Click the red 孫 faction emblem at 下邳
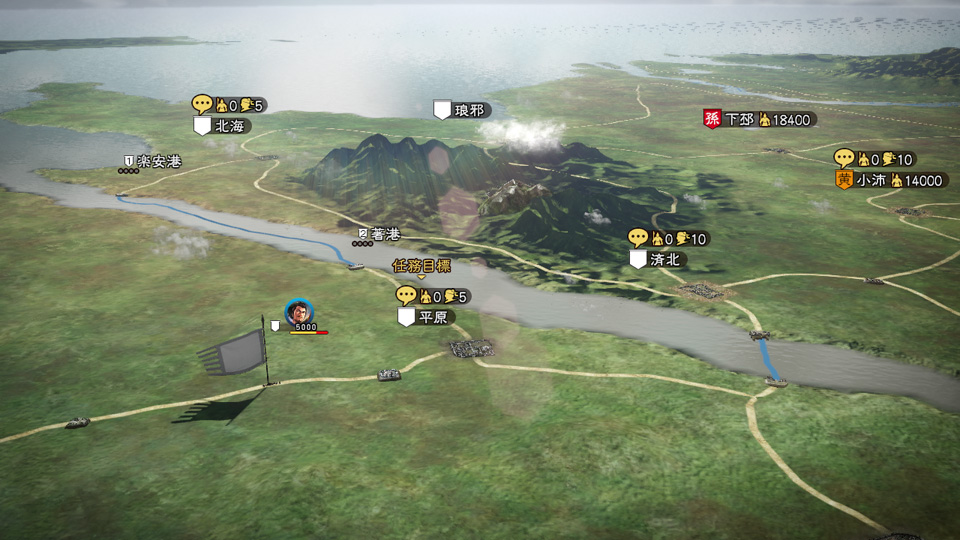The image size is (960, 540). 712,119
